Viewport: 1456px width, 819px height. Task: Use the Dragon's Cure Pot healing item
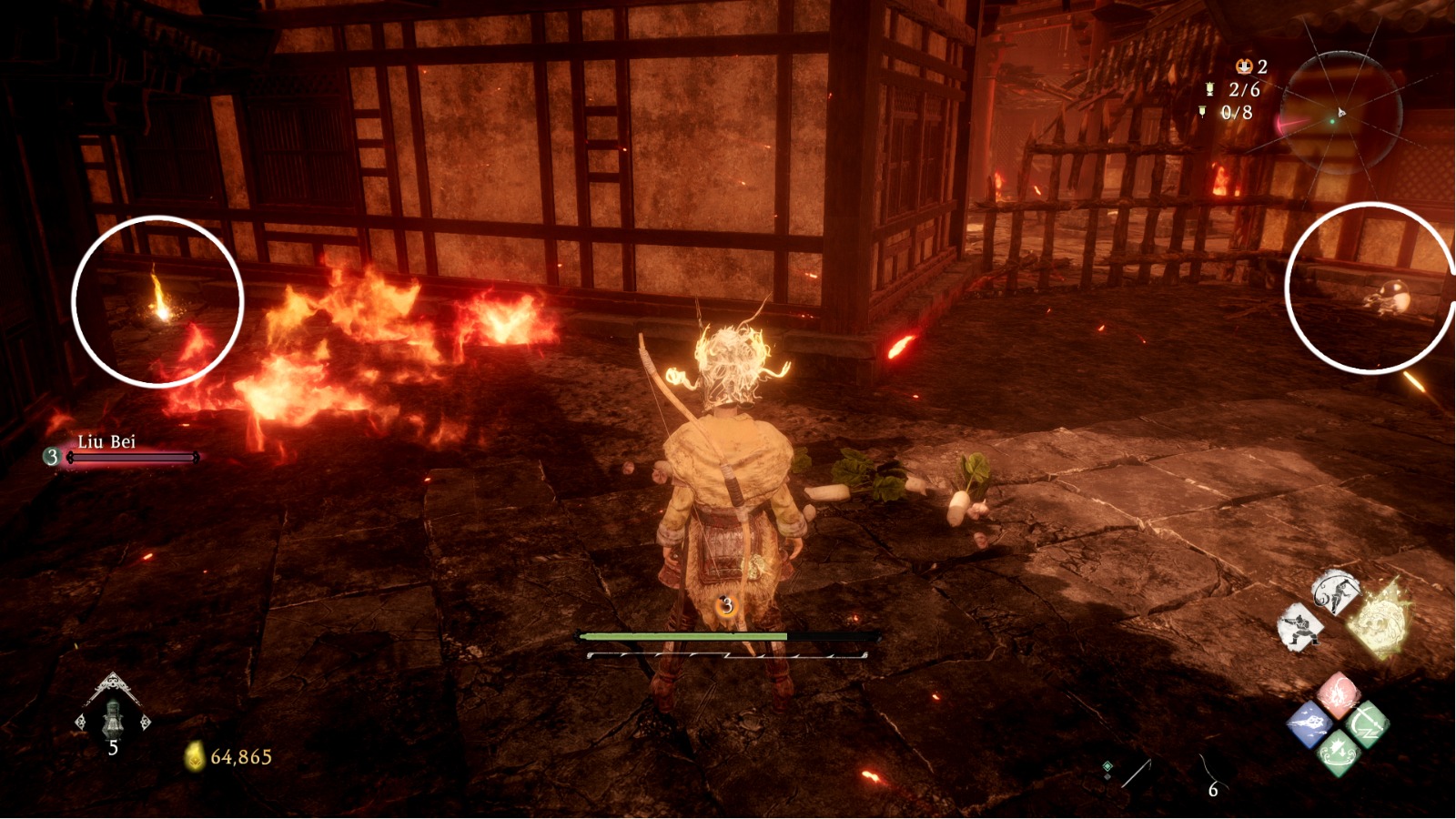coord(112,717)
